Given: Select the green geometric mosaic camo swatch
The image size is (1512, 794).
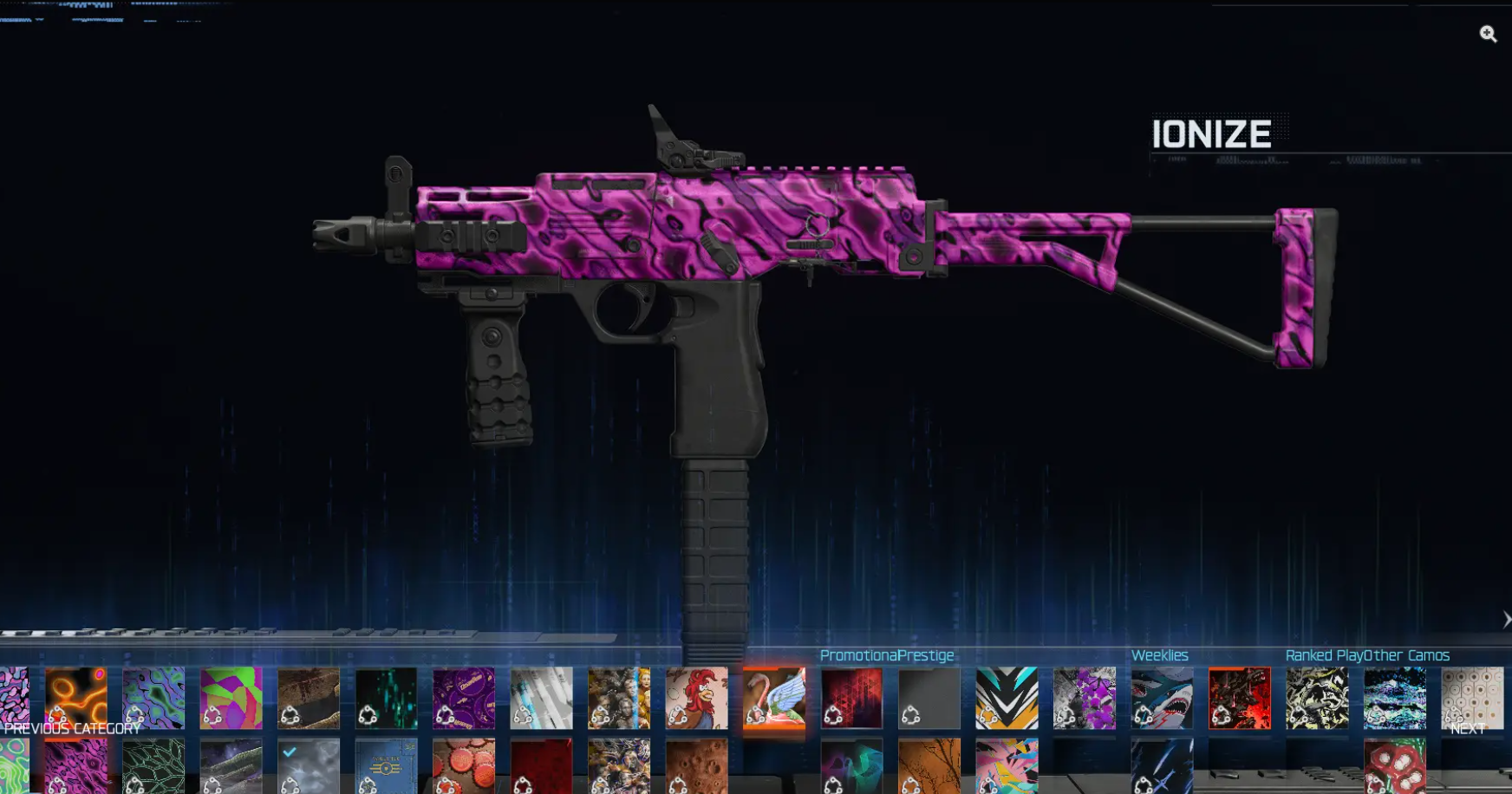Looking at the screenshot, I should [230, 698].
